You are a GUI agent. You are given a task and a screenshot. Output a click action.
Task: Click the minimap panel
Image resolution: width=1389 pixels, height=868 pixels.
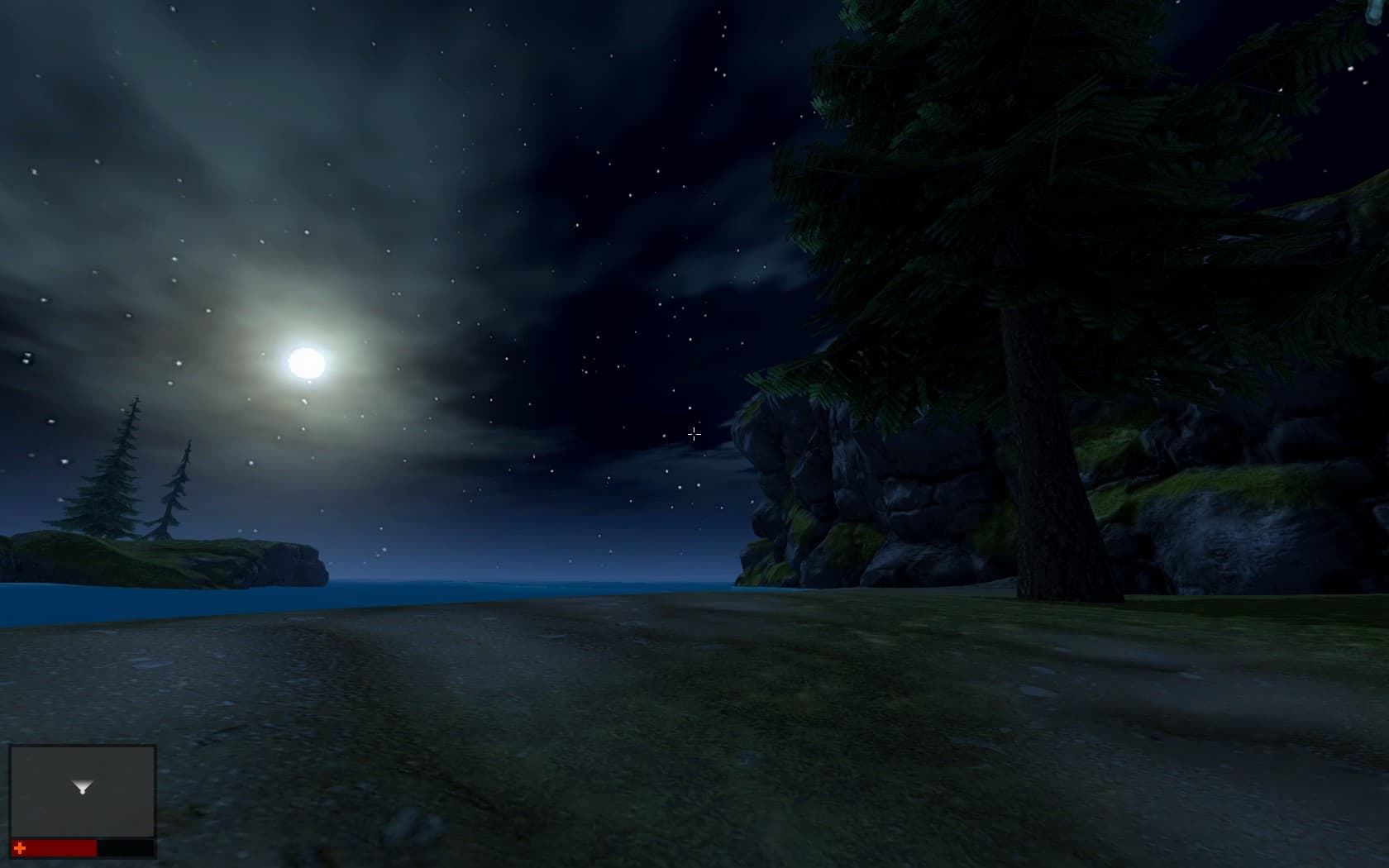click(83, 791)
